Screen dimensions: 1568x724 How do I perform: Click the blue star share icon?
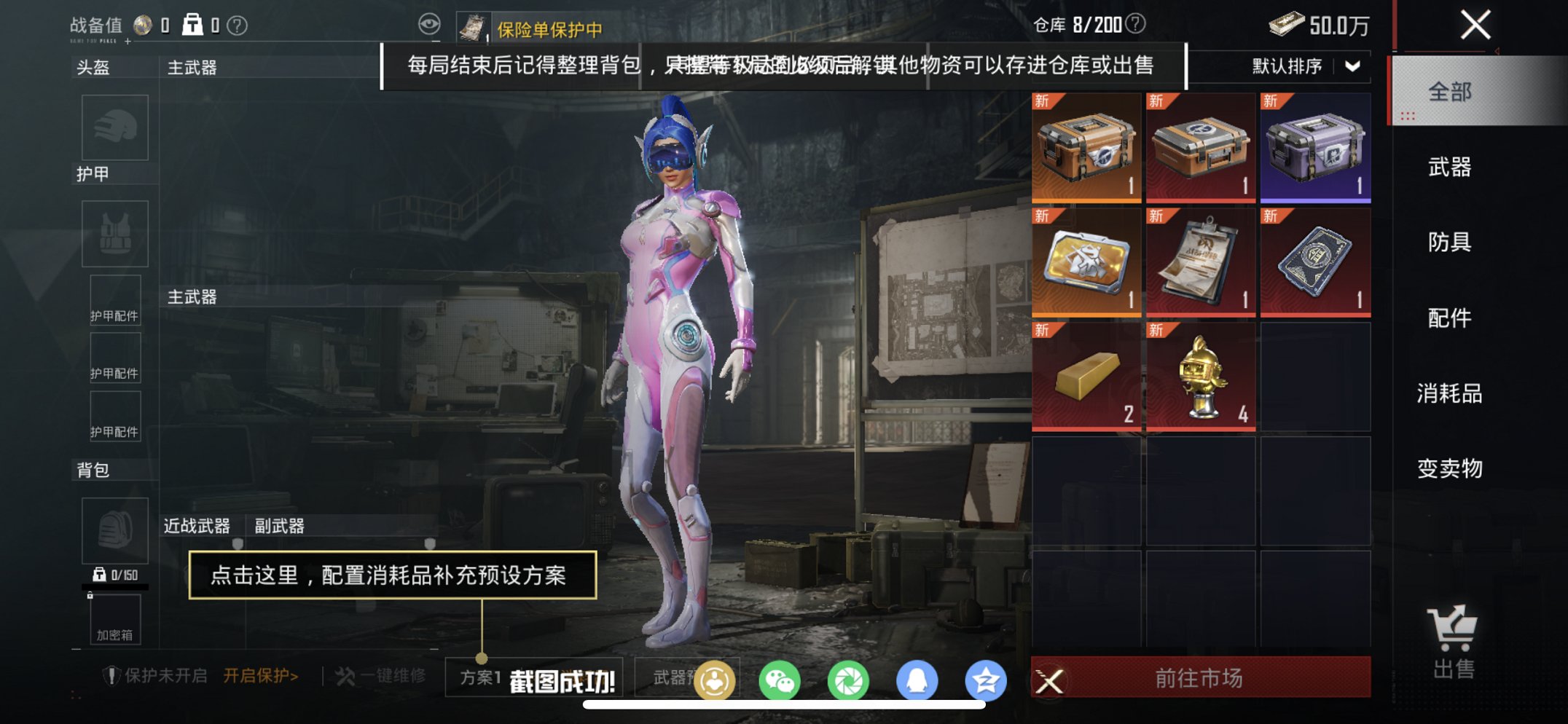992,681
